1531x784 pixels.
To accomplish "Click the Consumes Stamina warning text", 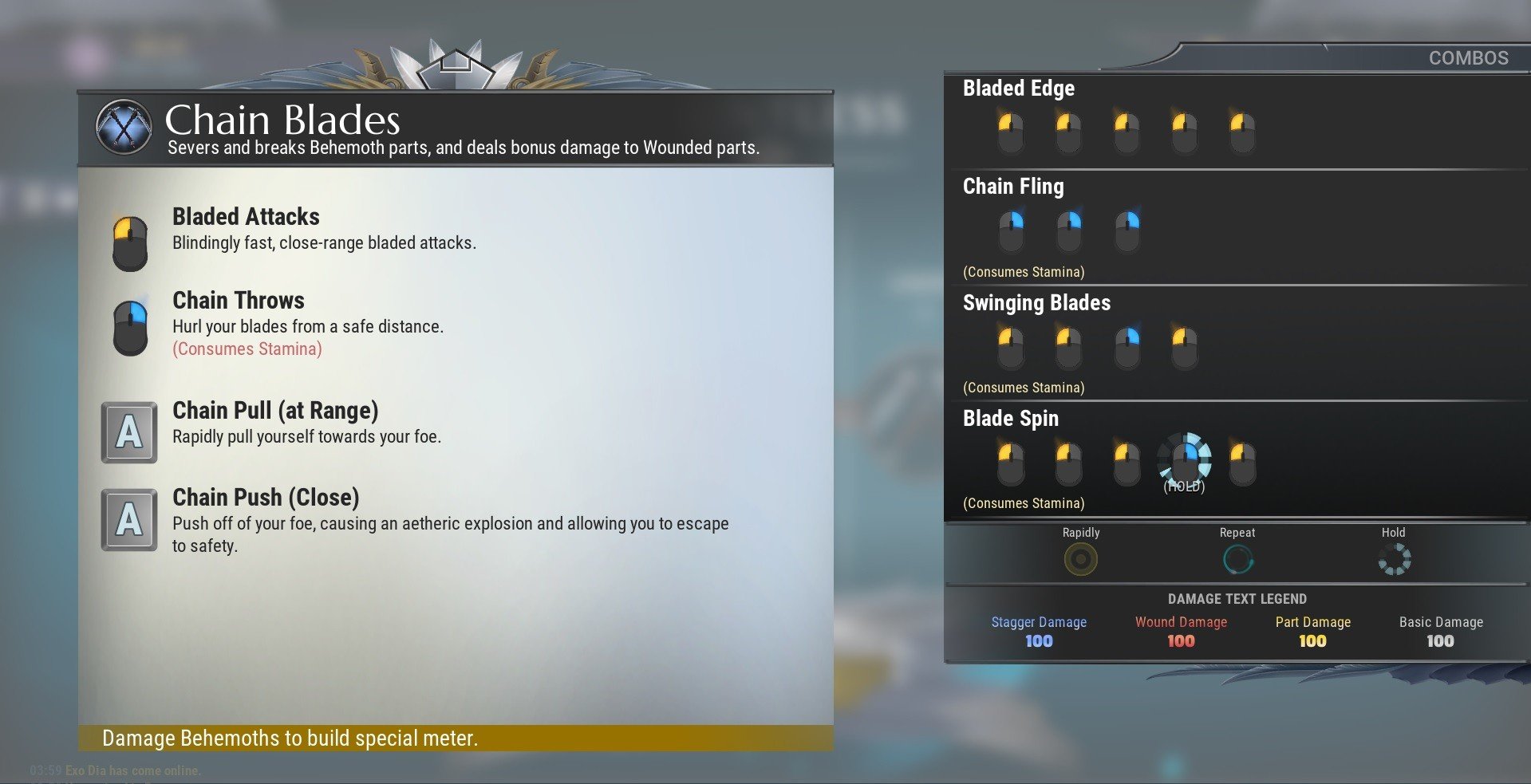I will [x=247, y=349].
